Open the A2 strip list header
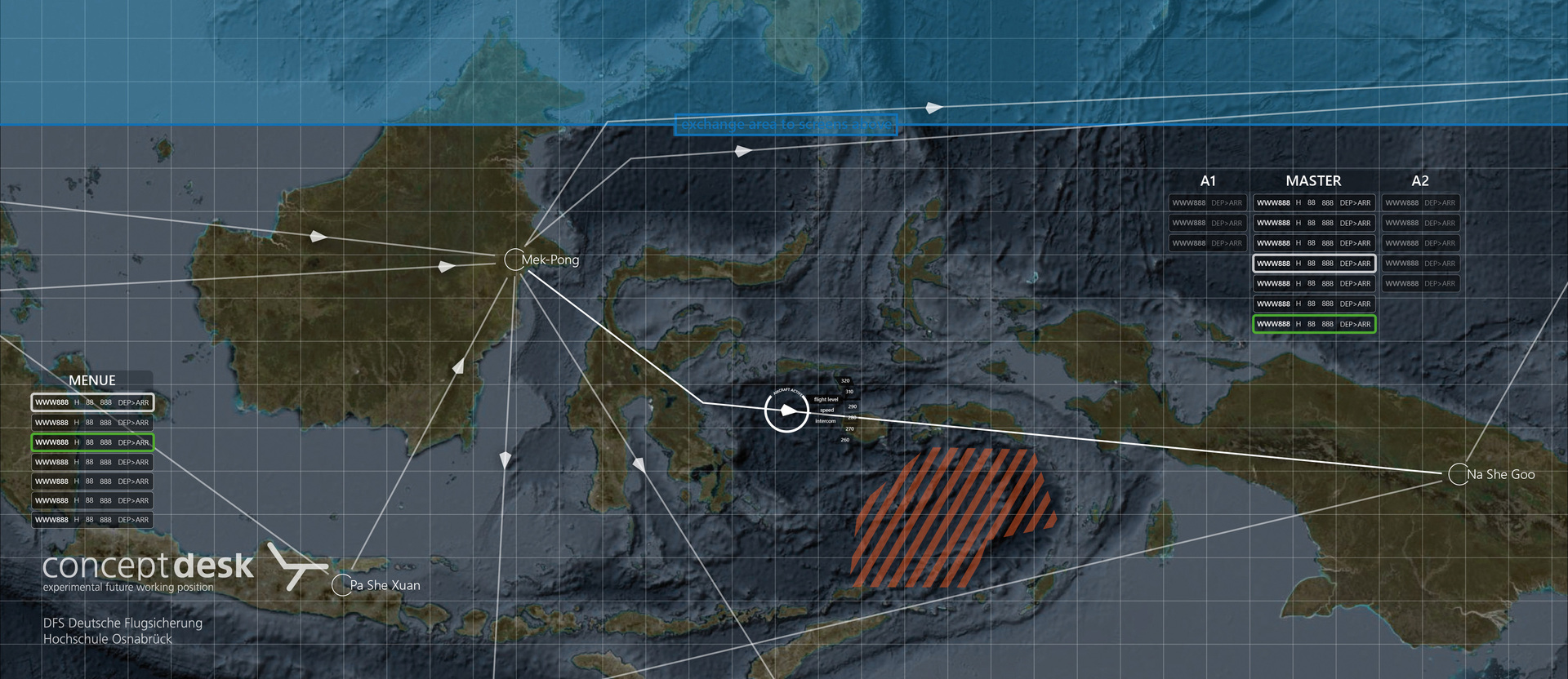The image size is (1568, 679). click(1420, 181)
